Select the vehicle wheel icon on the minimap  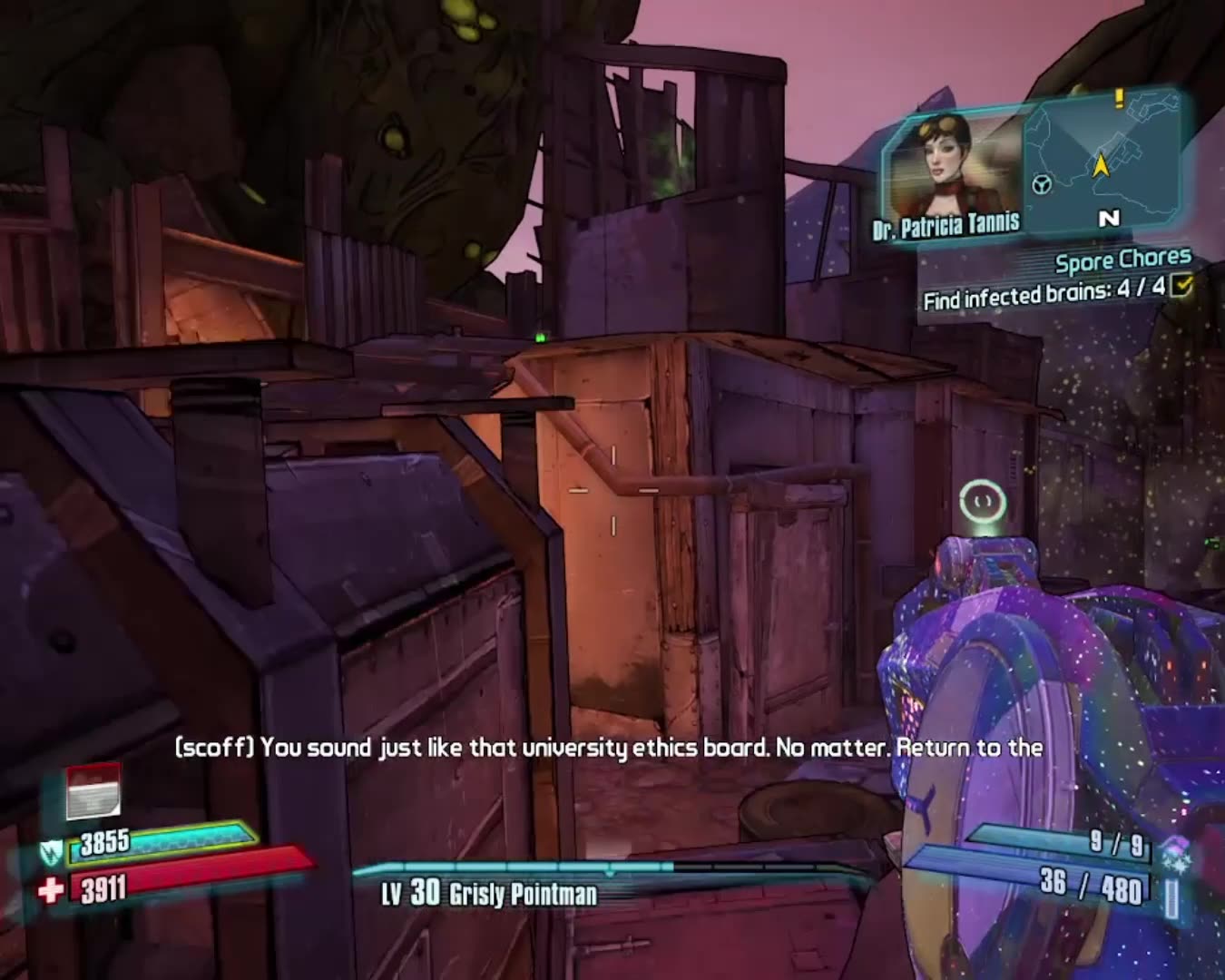coord(1041,185)
